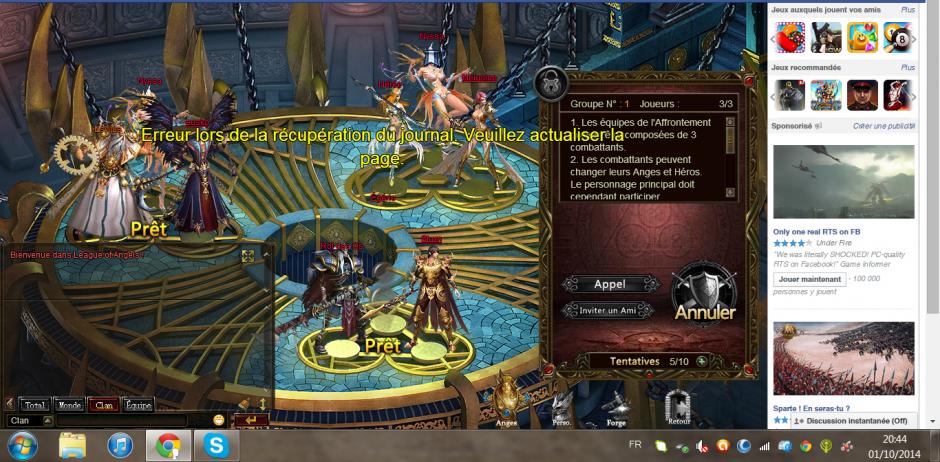Send the chat message with the arrow button
940x462 pixels.
click(x=251, y=420)
